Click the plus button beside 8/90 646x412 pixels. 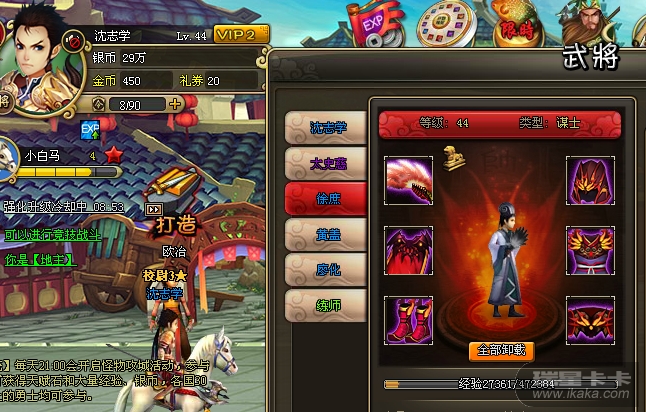(176, 103)
